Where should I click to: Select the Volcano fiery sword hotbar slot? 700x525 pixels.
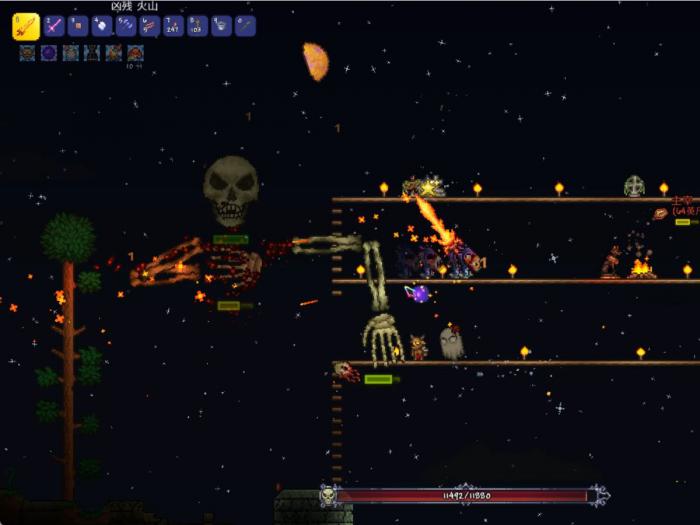tap(26, 26)
